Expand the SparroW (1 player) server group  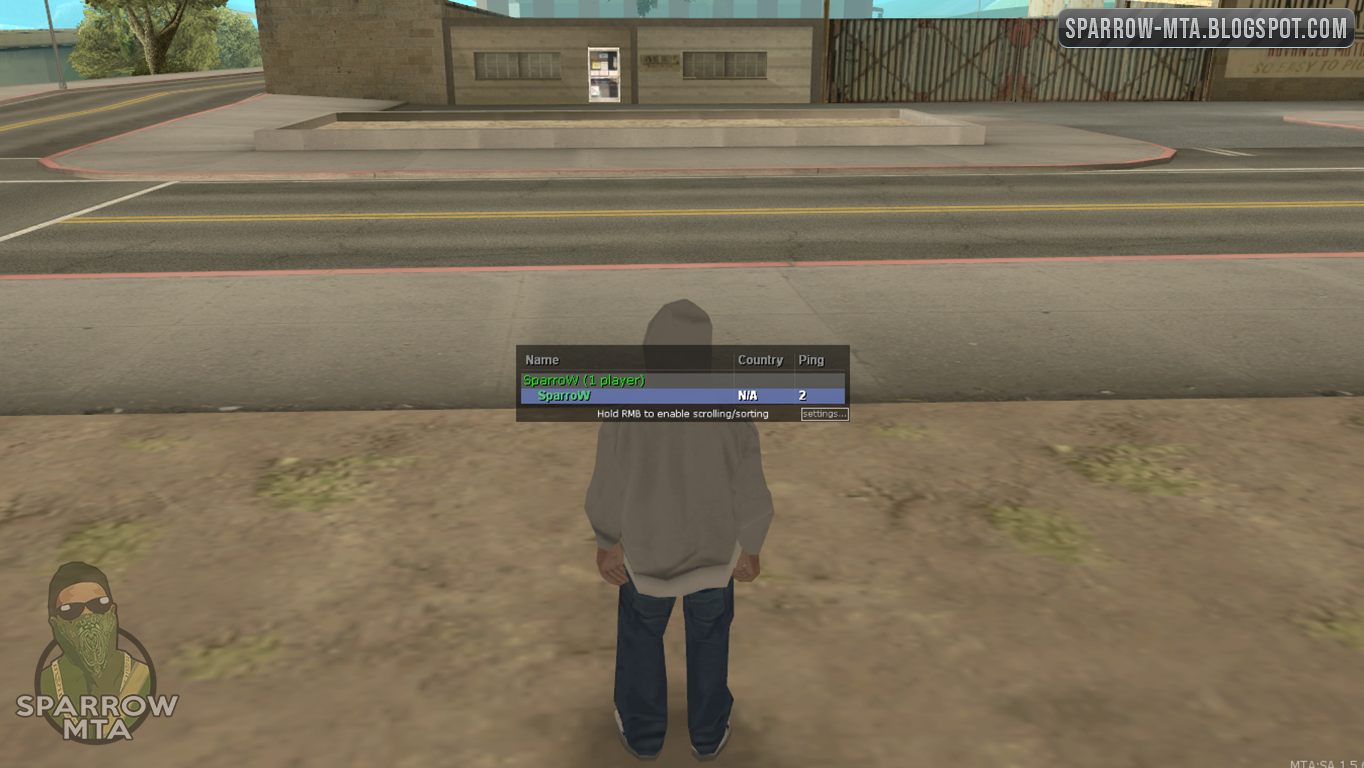click(x=585, y=380)
